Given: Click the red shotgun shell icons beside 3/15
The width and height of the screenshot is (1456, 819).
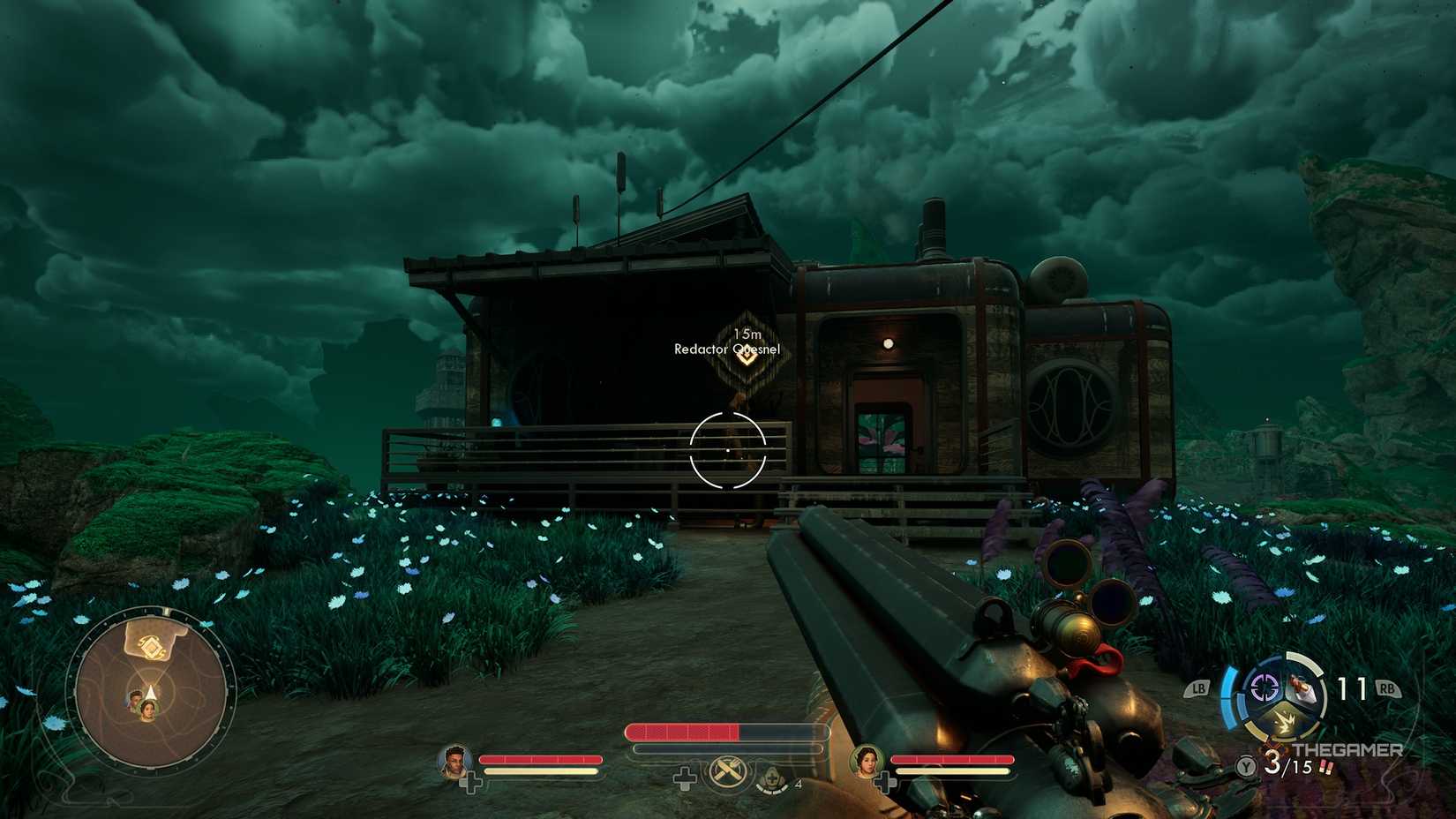Looking at the screenshot, I should 1326,766.
